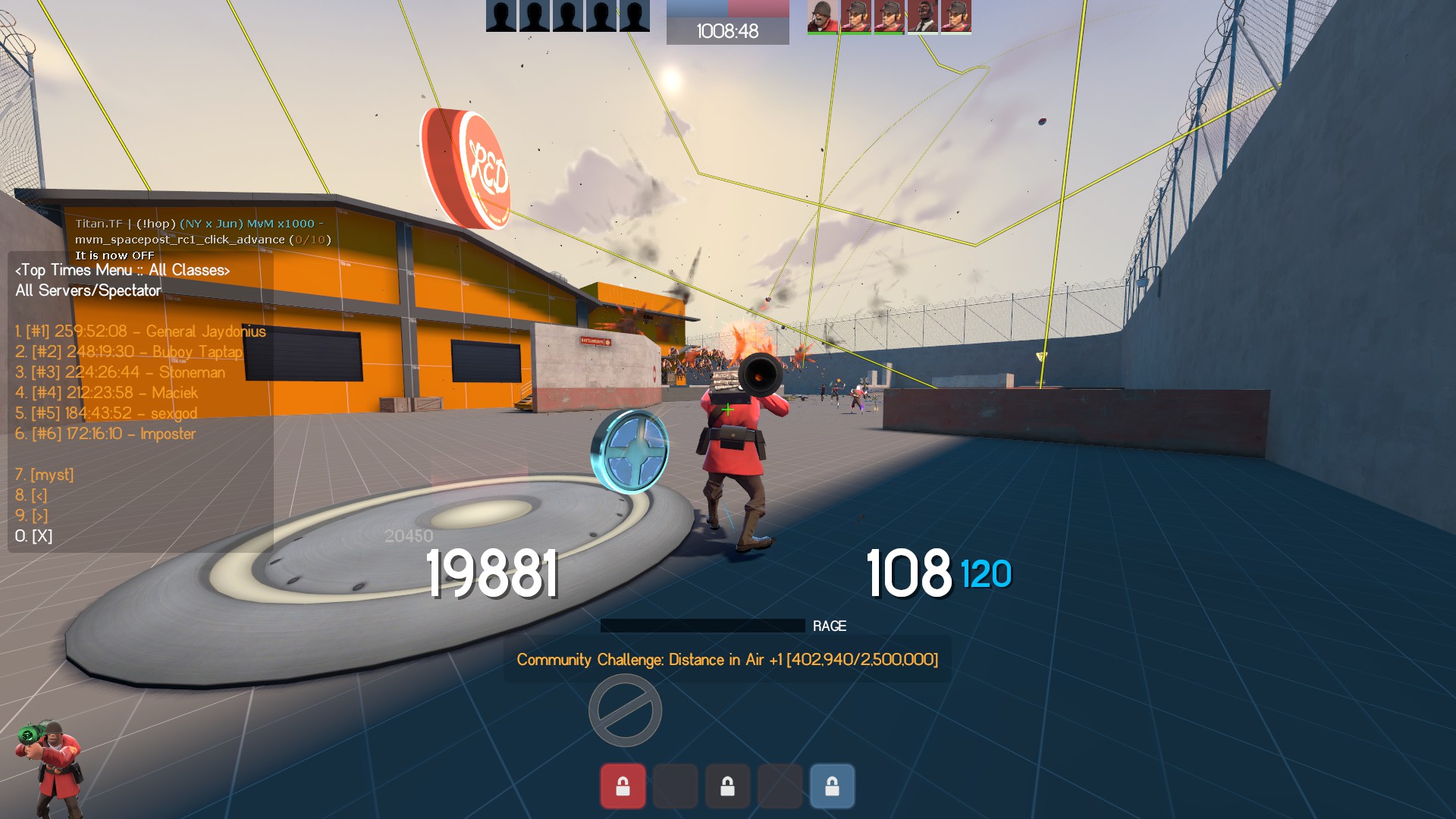Close the Top Times menu with [X]
This screenshot has height=819, width=1456.
pos(34,536)
